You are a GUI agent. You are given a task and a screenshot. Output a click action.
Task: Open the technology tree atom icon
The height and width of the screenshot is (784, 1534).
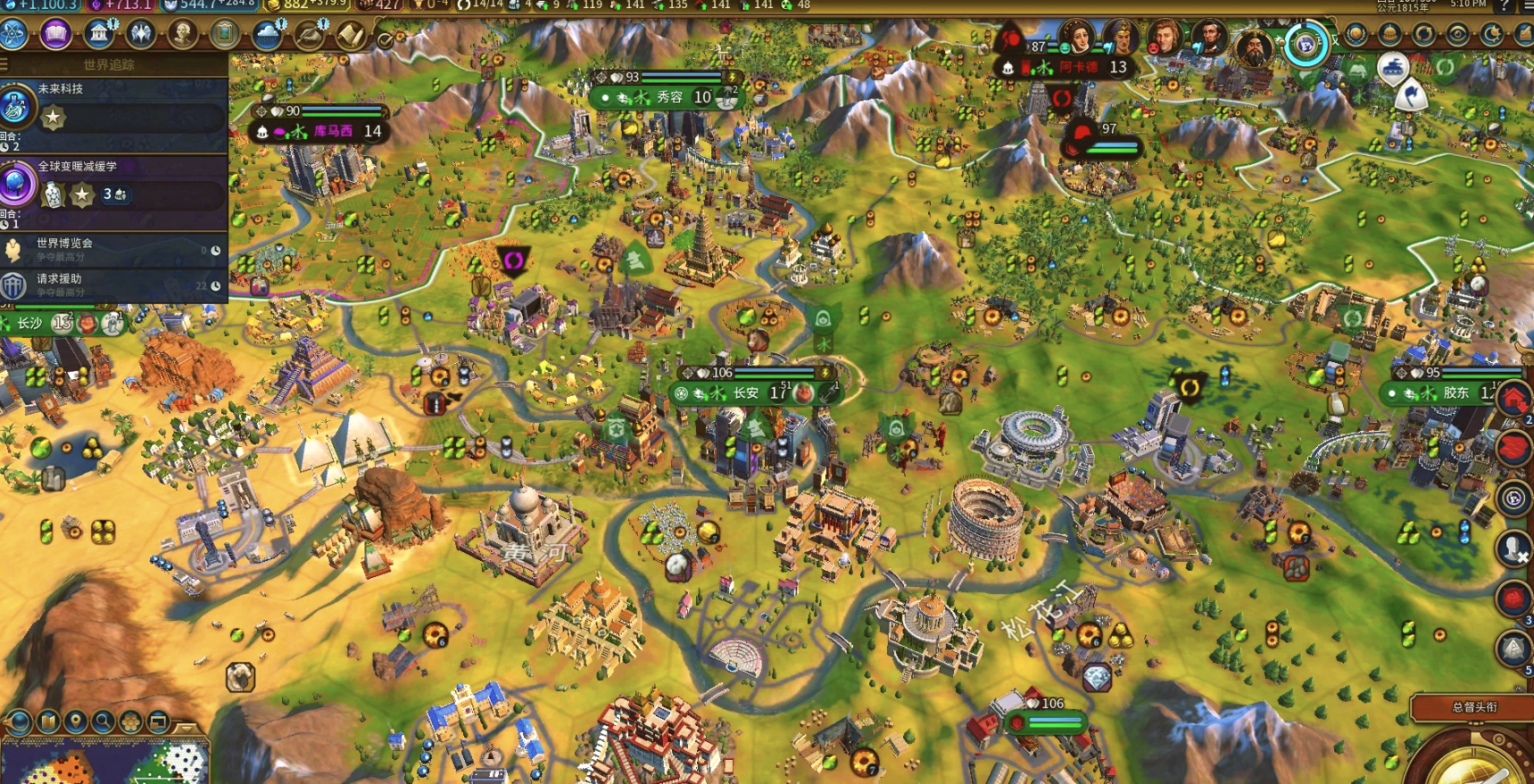pyautogui.click(x=14, y=34)
